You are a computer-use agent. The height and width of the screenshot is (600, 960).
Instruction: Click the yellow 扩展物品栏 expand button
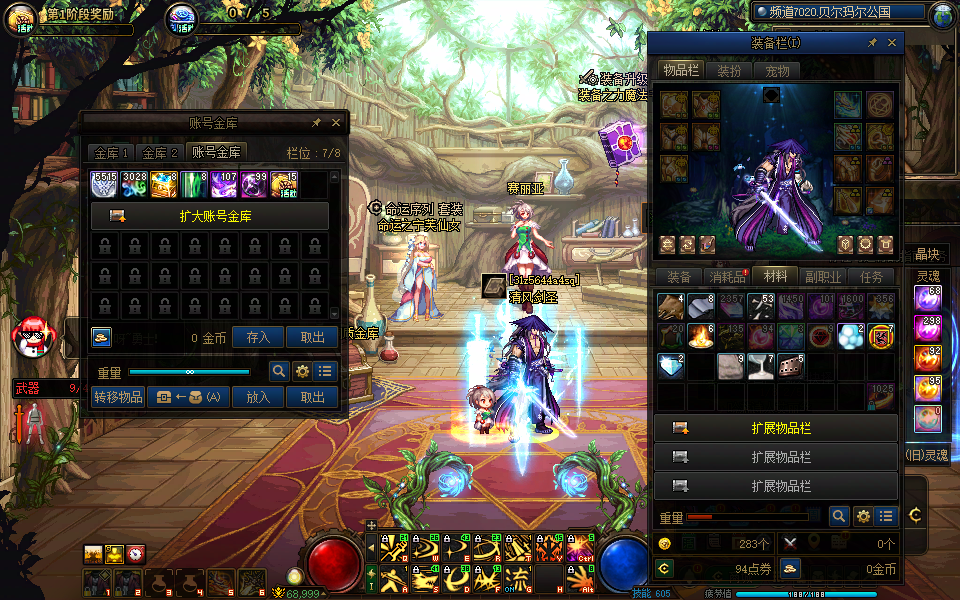[x=776, y=428]
